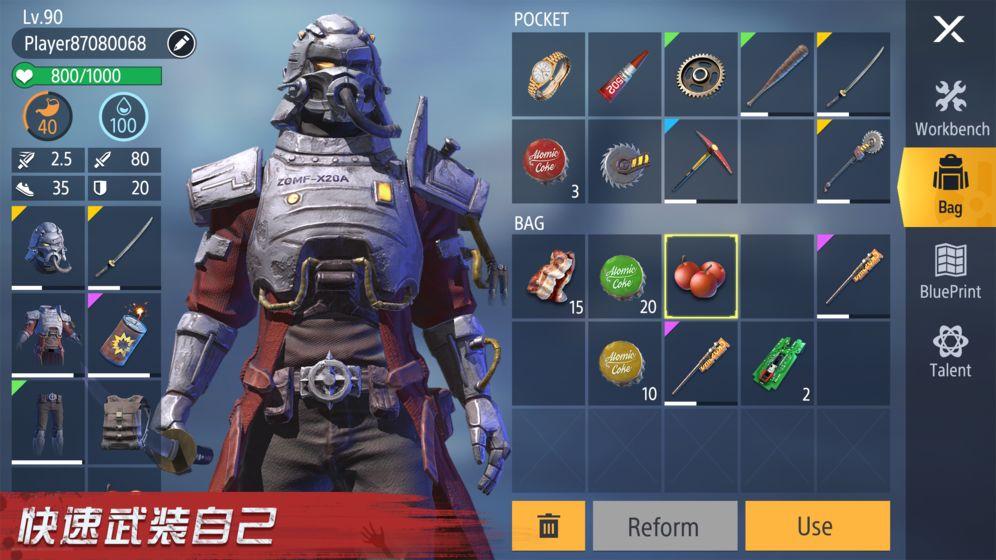
Task: Choose the green circuit board item
Action: [777, 363]
